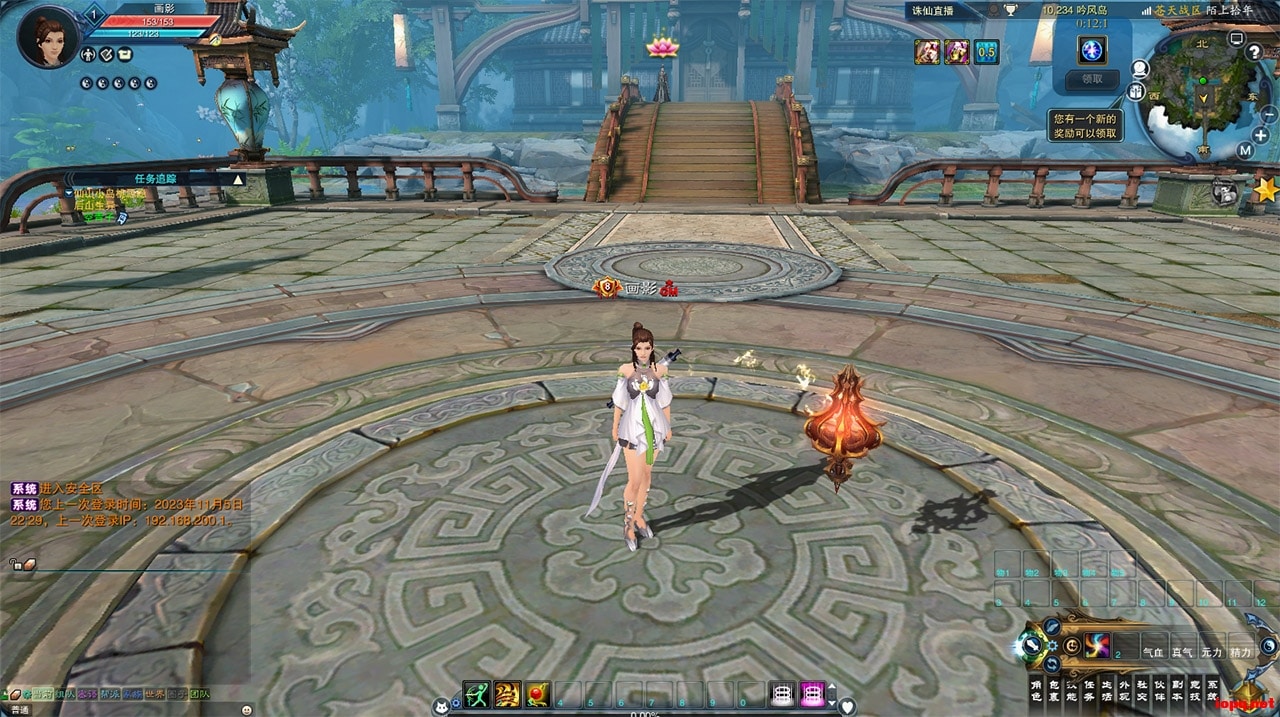The width and height of the screenshot is (1280, 717).
Task: Zoom in the minimap with the plus button
Action: click(x=1260, y=134)
